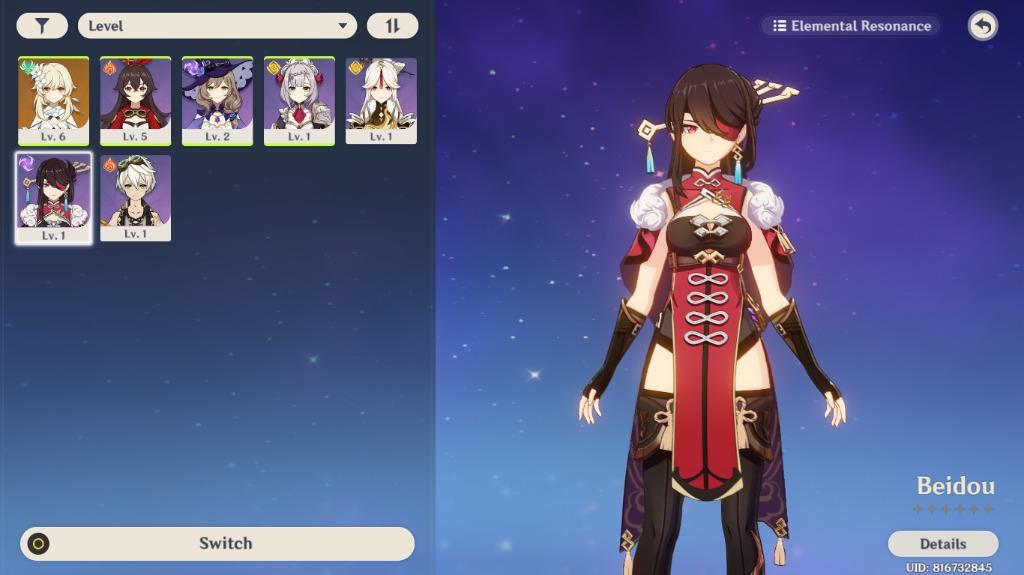The width and height of the screenshot is (1024, 575).
Task: Choose the Ningguang Lv. 1 character portrait
Action: (x=381, y=100)
